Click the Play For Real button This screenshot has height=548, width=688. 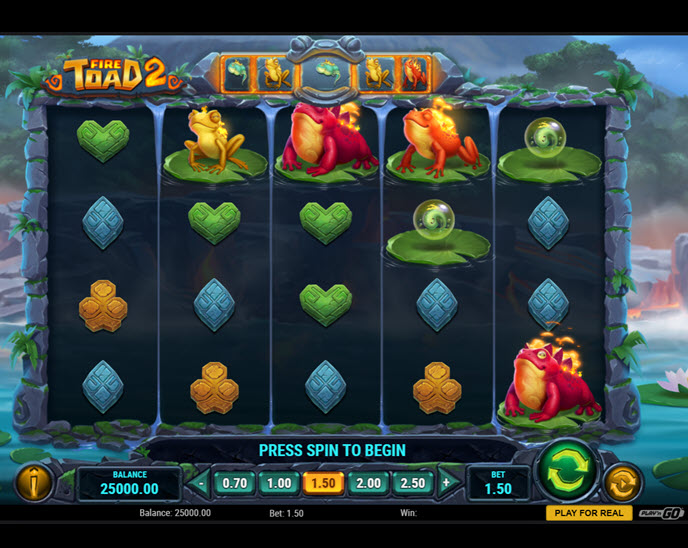tap(588, 513)
